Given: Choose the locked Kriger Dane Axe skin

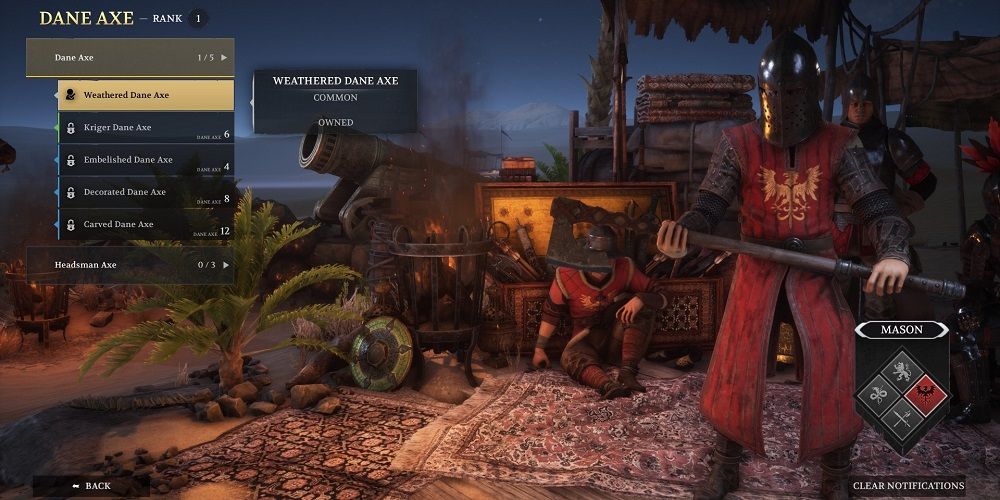Looking at the screenshot, I should [x=145, y=128].
